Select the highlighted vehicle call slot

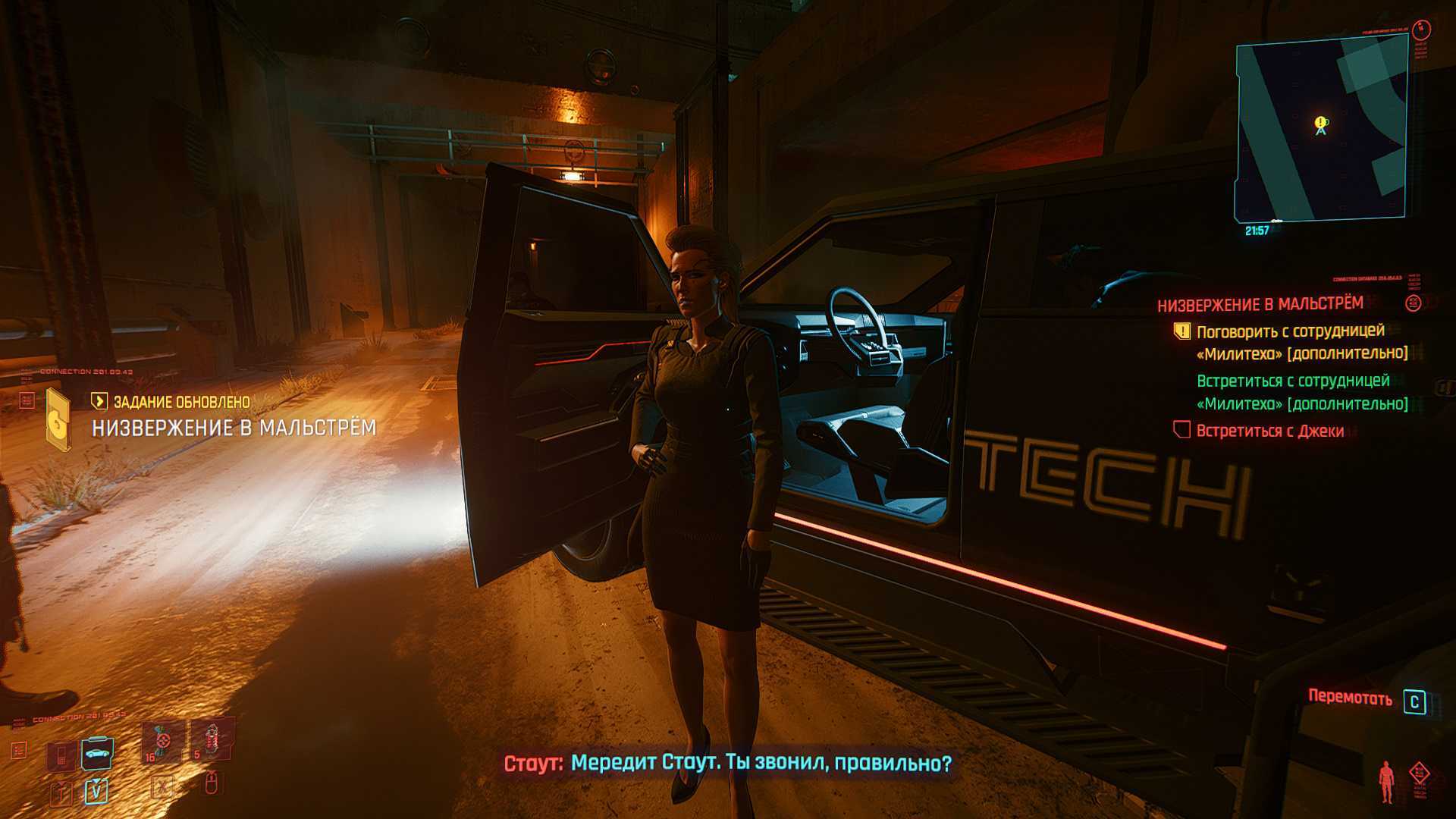[x=96, y=753]
